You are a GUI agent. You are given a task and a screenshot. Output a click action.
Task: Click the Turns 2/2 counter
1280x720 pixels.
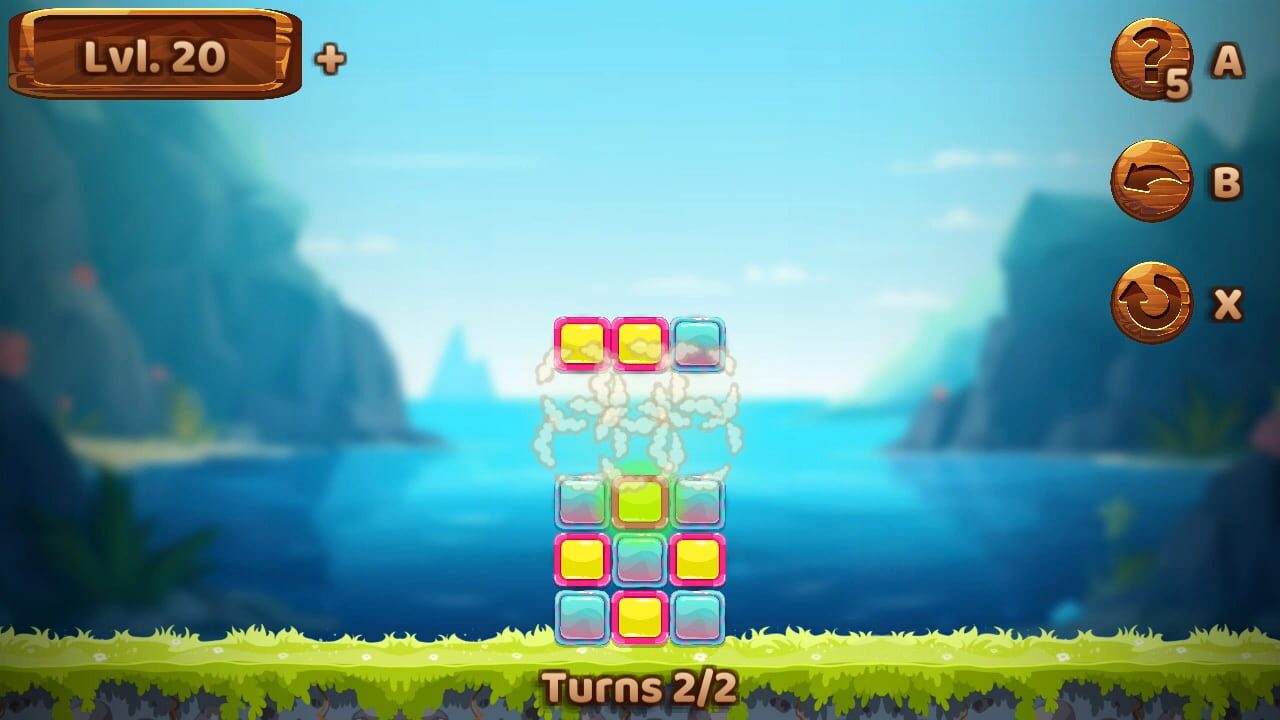[640, 688]
